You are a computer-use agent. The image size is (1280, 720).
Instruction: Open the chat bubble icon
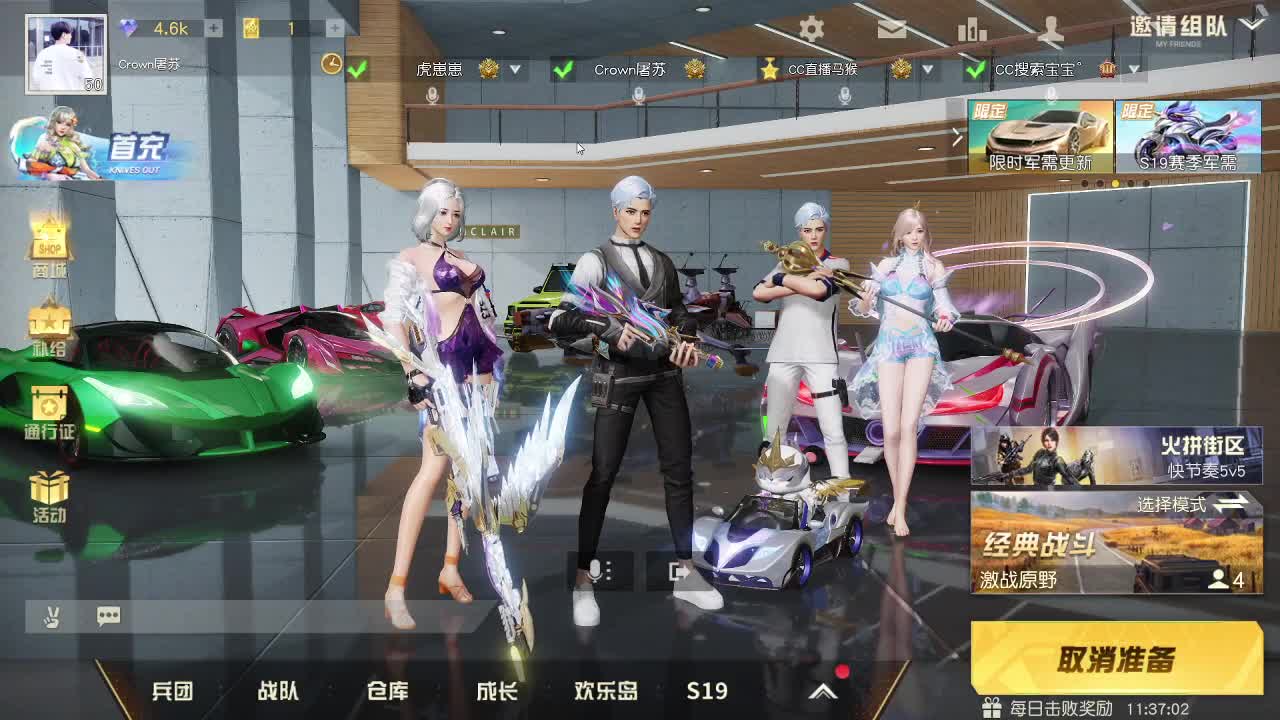[108, 616]
